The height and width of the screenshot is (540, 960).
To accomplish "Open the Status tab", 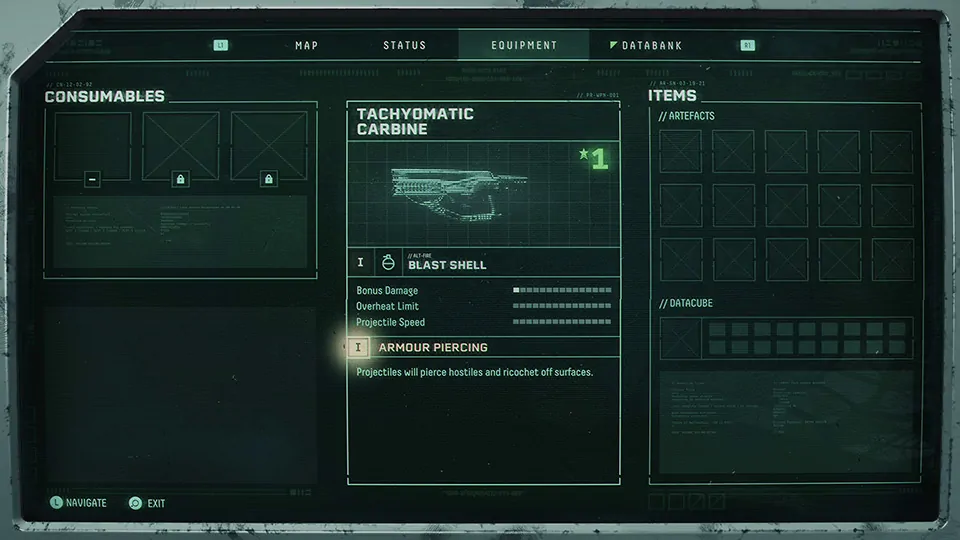I will click(x=404, y=46).
